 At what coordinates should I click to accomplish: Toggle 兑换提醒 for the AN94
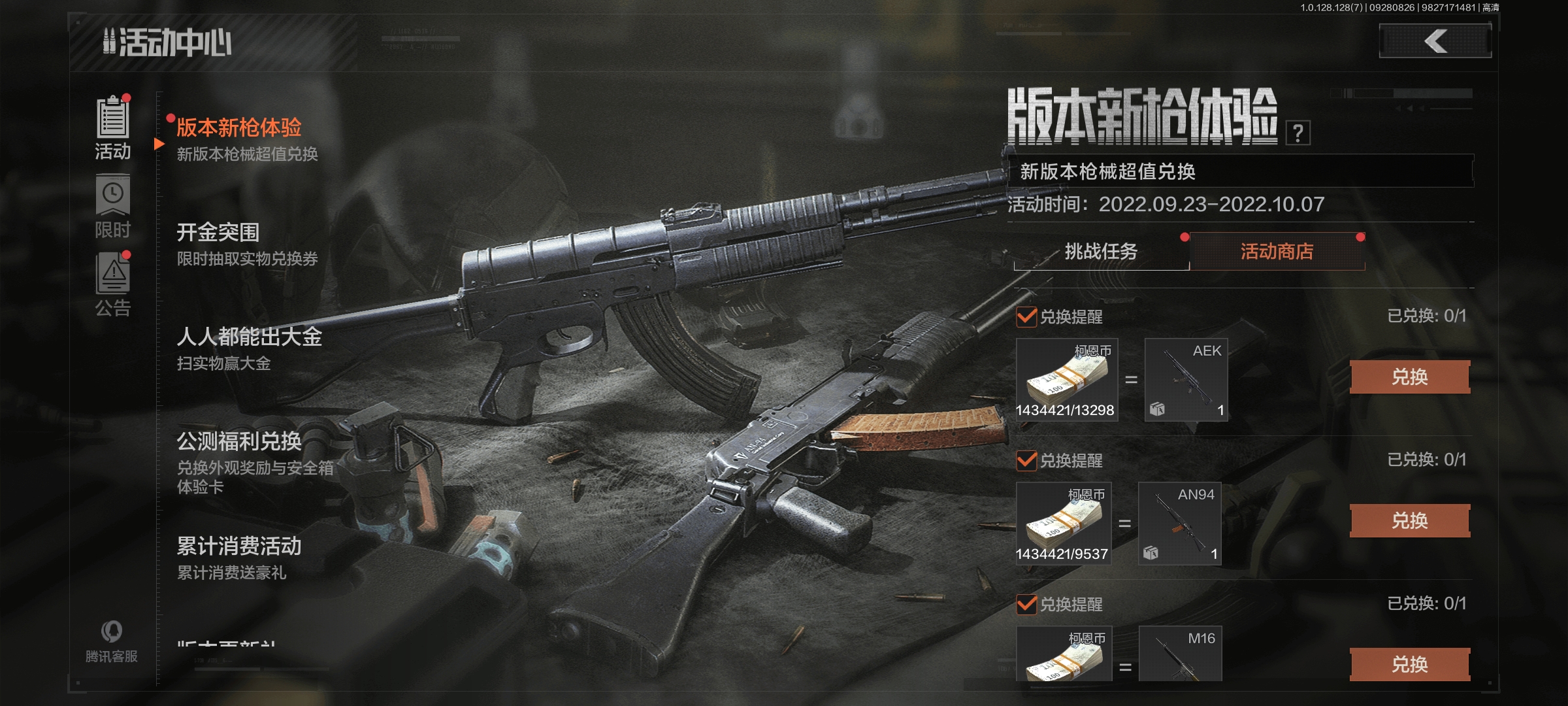click(x=1027, y=461)
